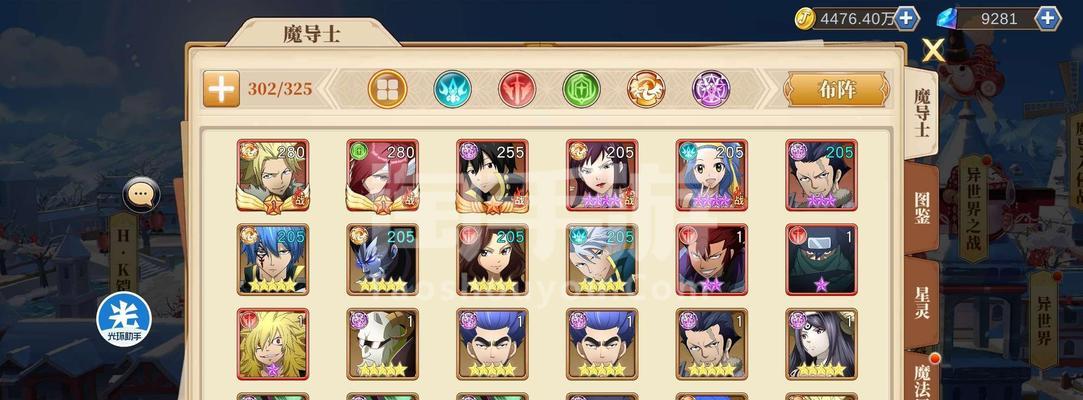The width and height of the screenshot is (1083, 400).
Task: Pick the blue-haired girl level 205 card
Action: 711,175
